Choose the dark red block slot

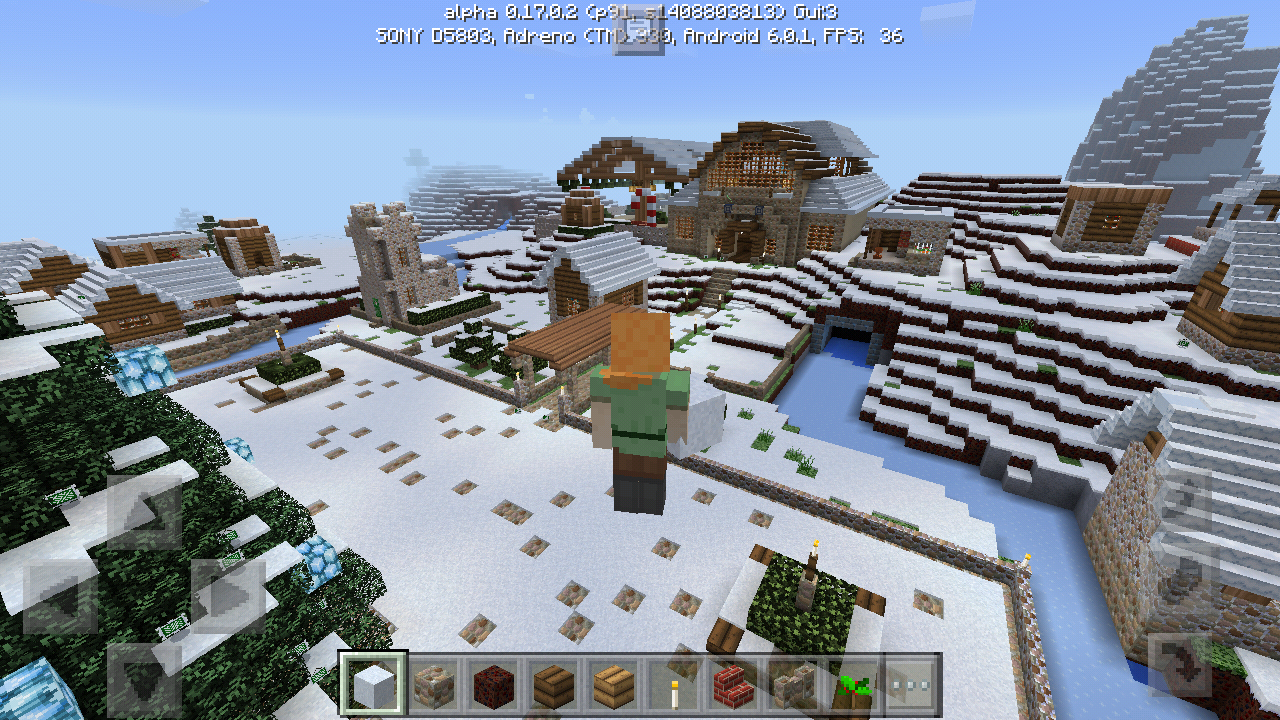coord(492,685)
